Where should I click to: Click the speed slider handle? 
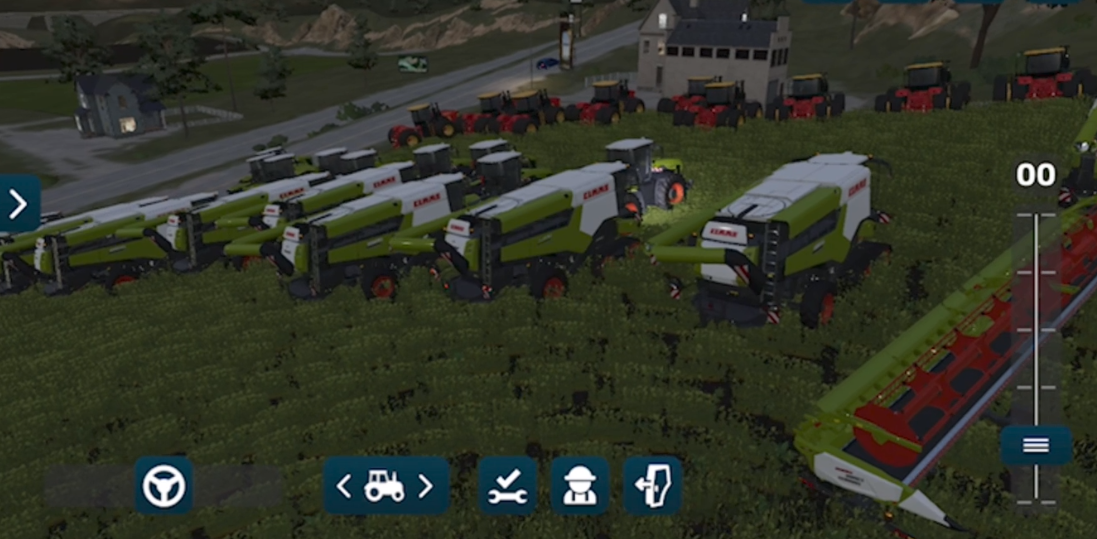[x=1036, y=445]
